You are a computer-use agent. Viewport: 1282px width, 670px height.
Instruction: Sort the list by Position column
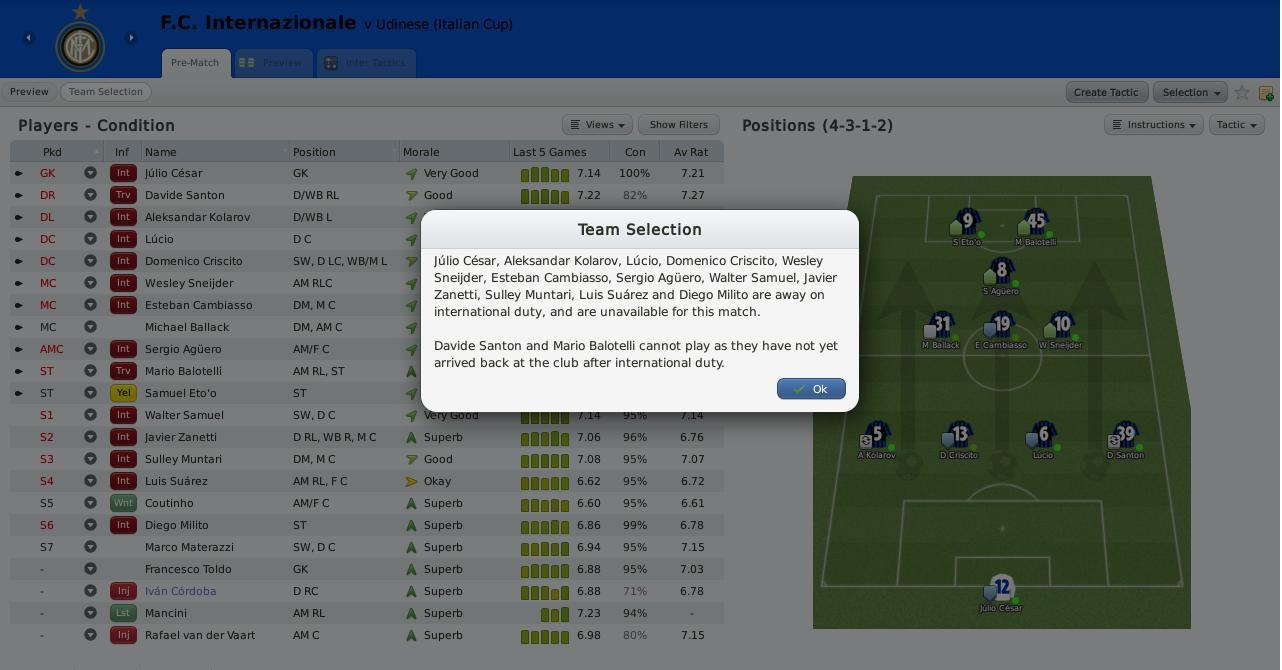click(314, 152)
